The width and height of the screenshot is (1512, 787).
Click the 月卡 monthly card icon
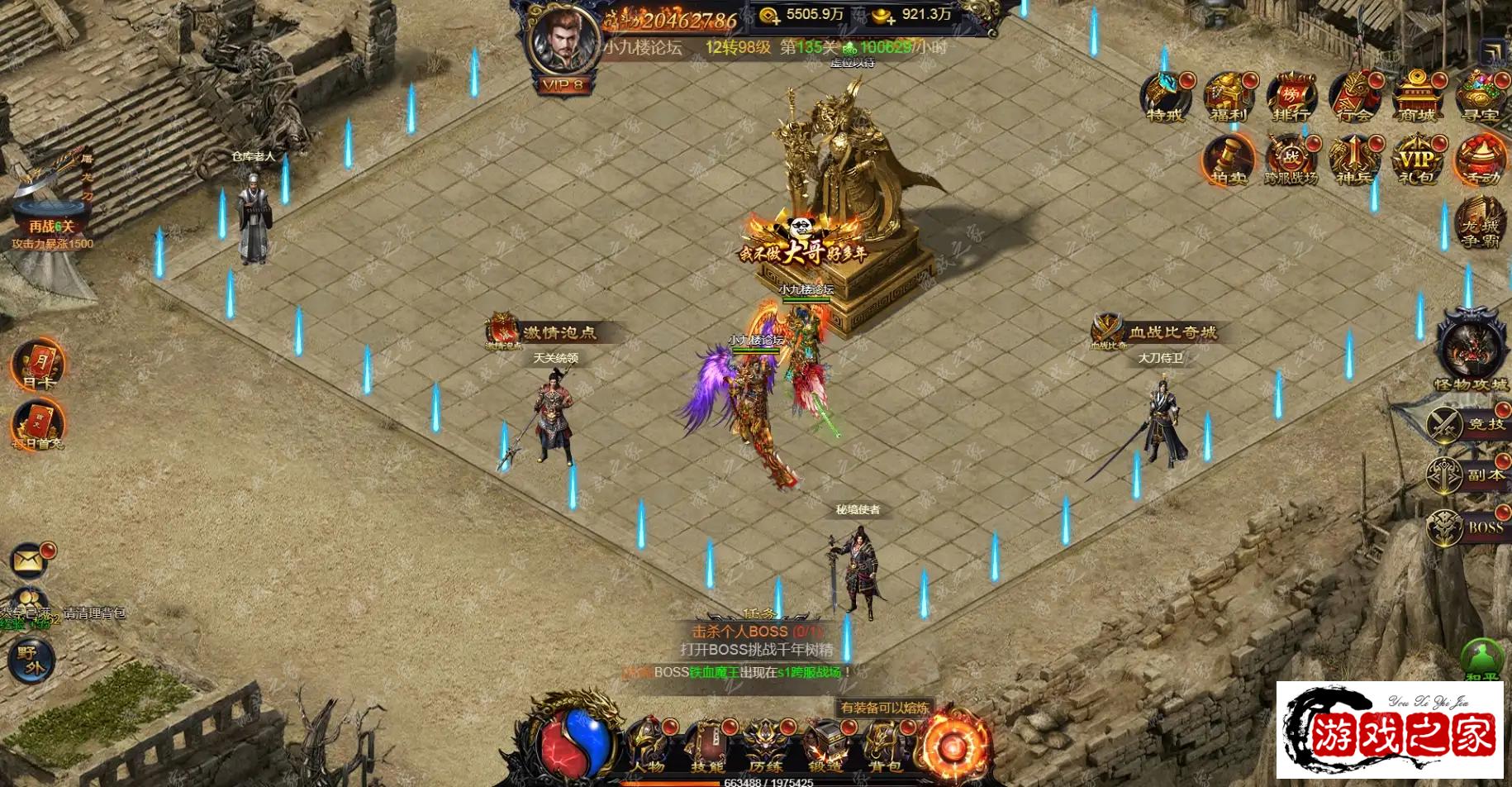[38, 365]
